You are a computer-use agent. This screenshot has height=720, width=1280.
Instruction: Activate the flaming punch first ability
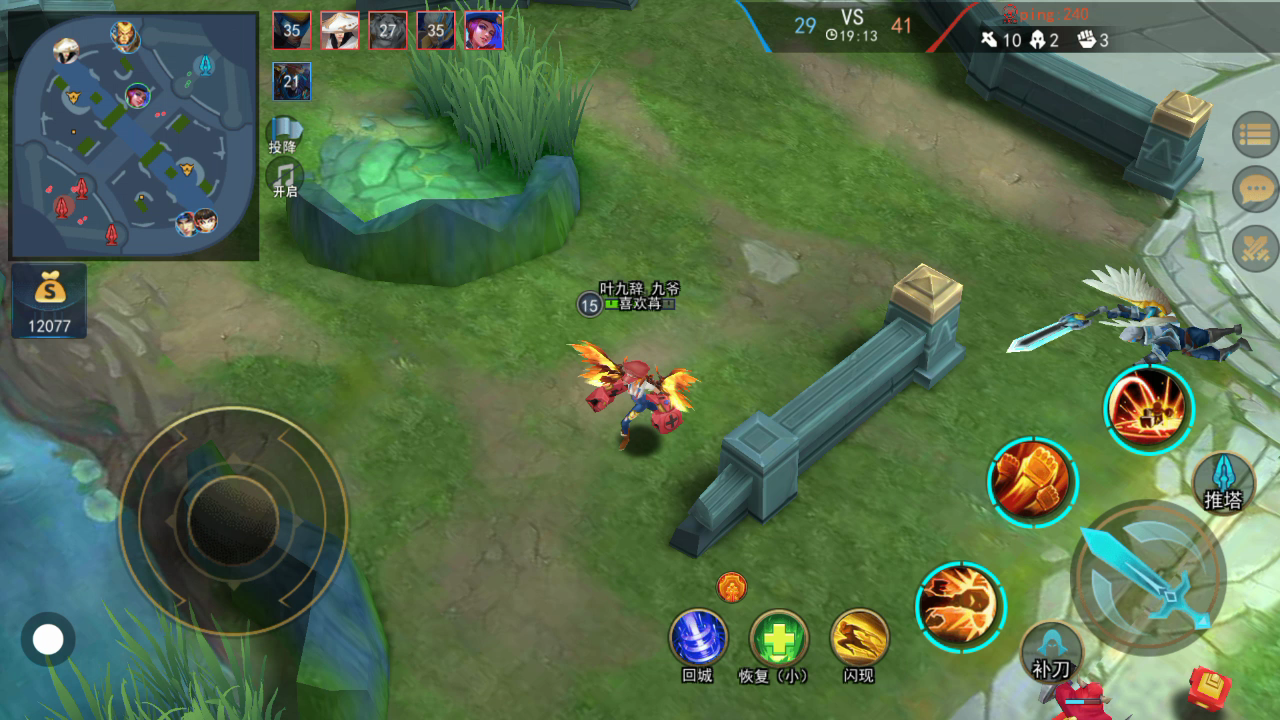961,605
